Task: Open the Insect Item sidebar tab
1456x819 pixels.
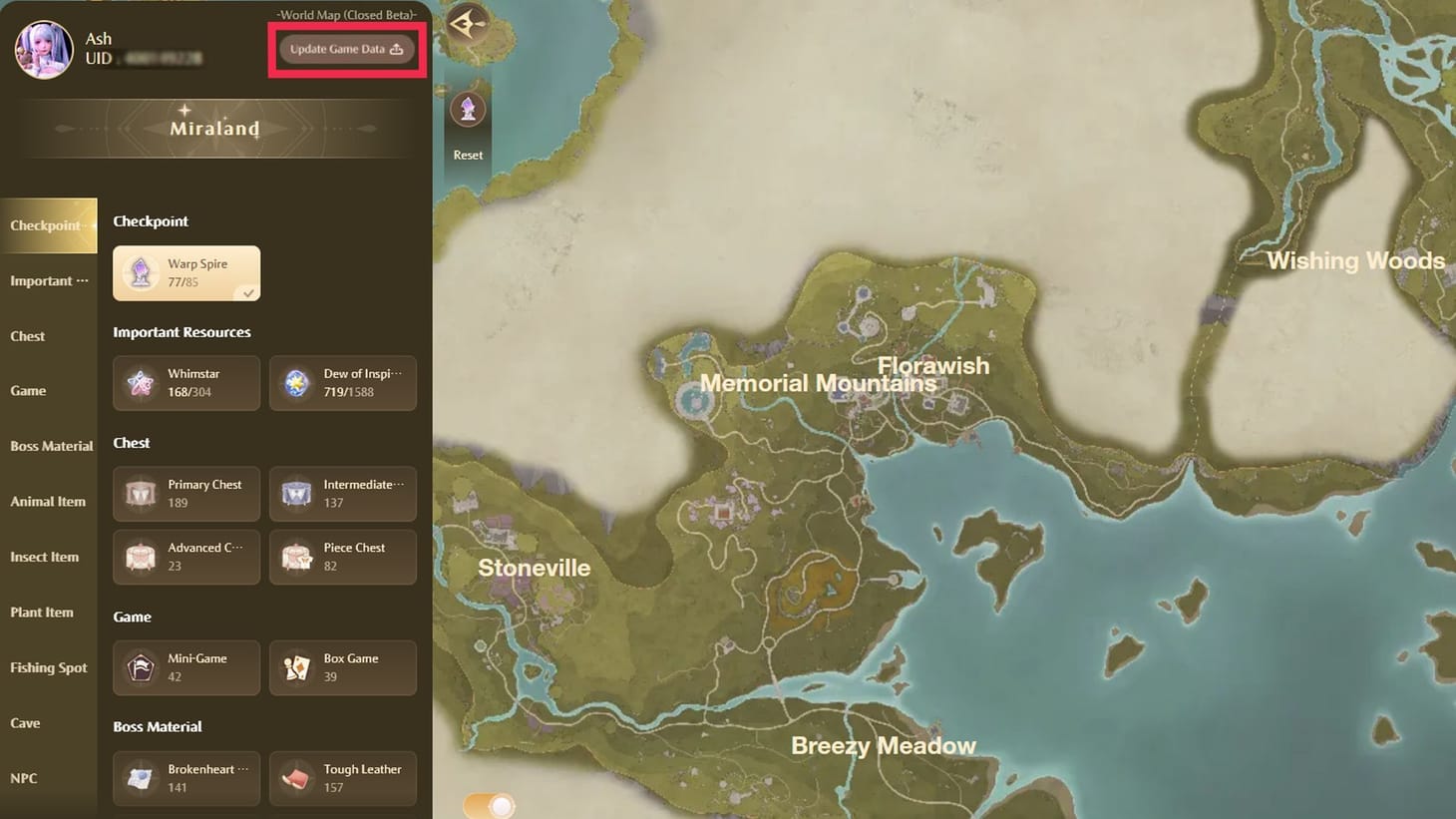Action: click(x=45, y=557)
